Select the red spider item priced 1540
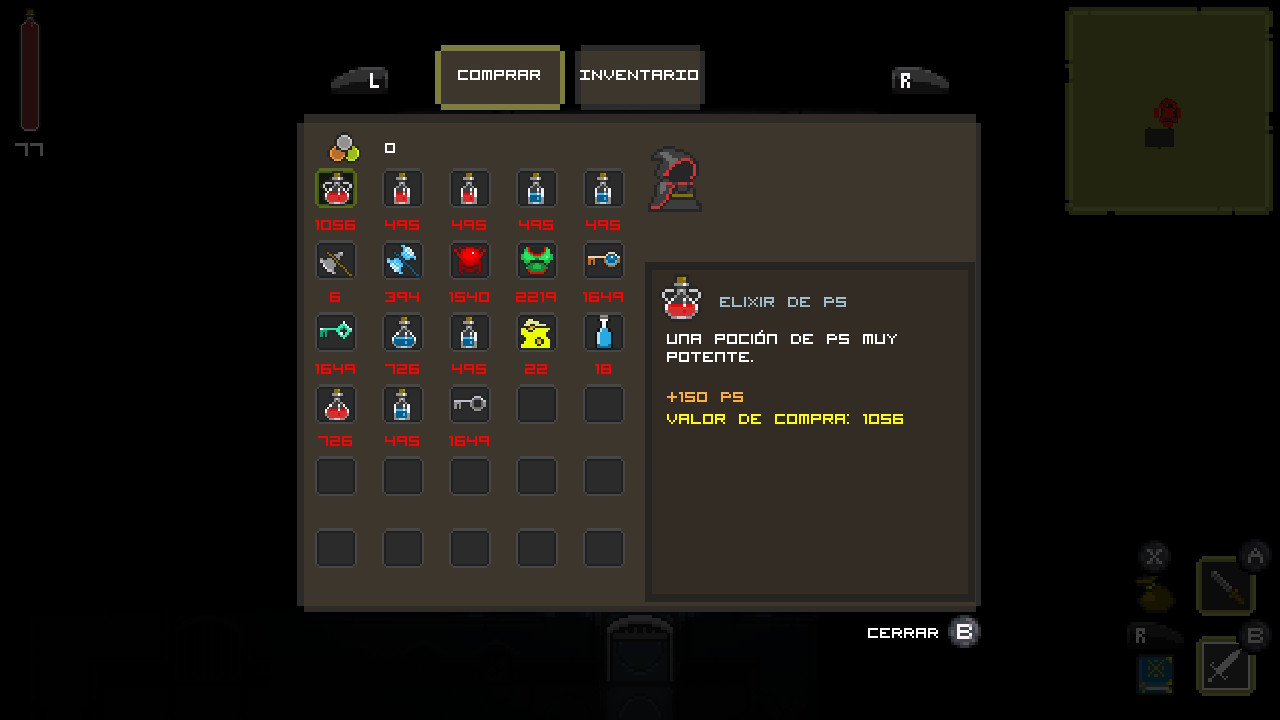This screenshot has height=720, width=1280. 470,261
